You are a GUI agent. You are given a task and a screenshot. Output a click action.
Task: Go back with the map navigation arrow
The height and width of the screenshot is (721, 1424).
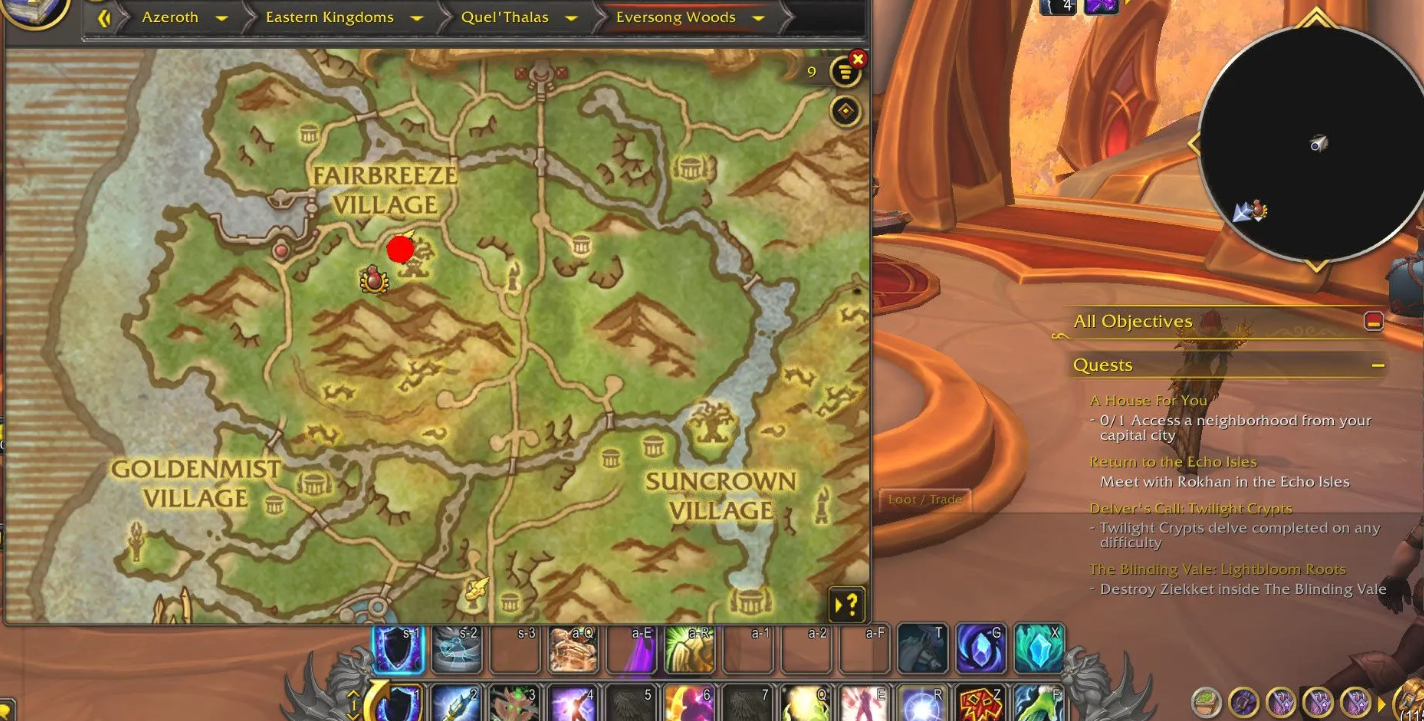point(103,18)
